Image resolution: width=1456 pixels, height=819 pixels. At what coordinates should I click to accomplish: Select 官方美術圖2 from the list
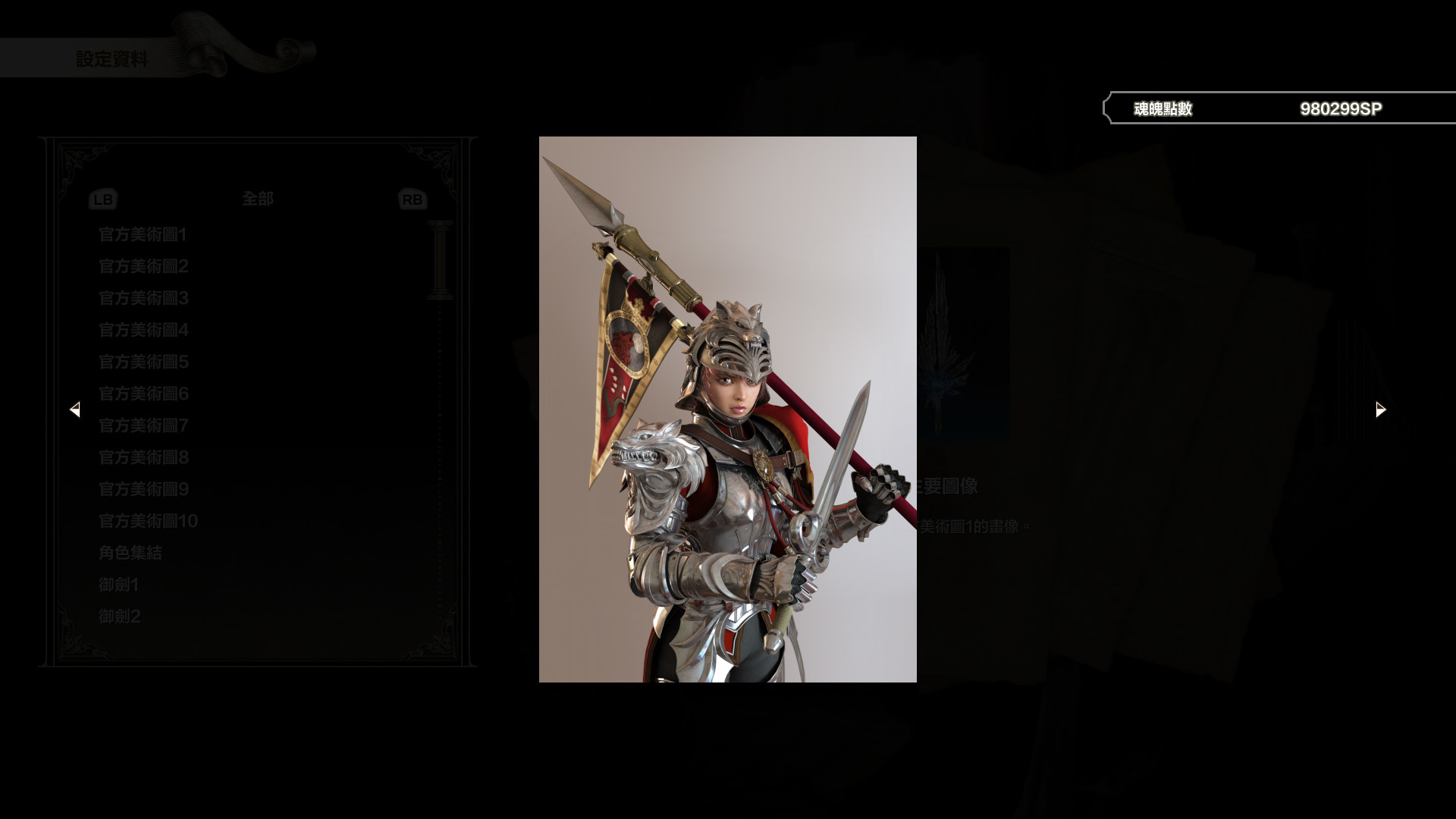[x=142, y=267]
